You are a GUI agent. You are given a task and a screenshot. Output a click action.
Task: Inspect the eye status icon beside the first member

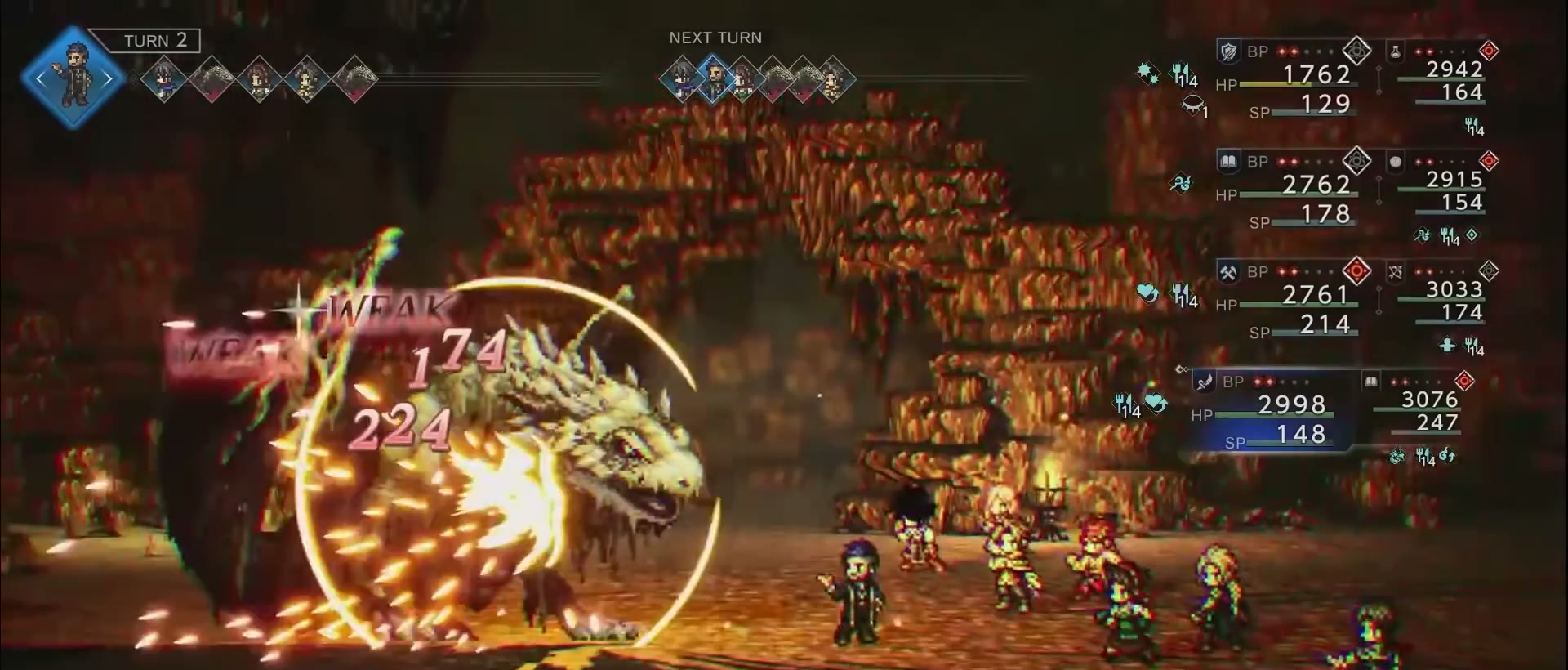(x=1193, y=105)
